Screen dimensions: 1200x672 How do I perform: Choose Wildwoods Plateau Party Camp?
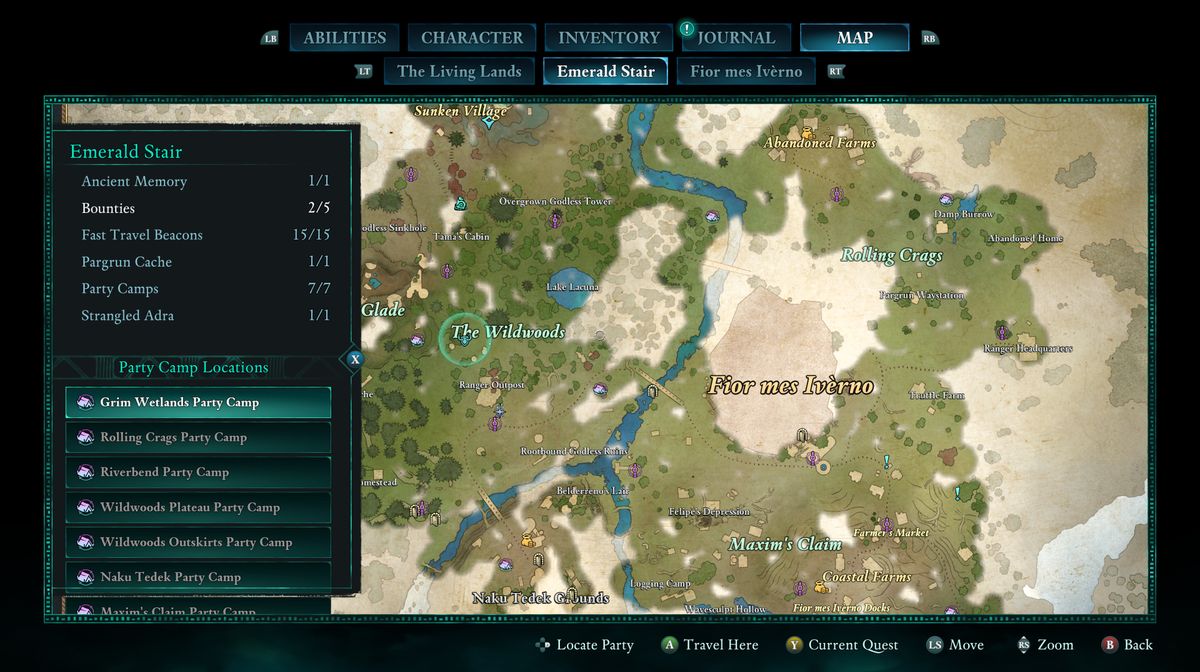pyautogui.click(x=198, y=507)
